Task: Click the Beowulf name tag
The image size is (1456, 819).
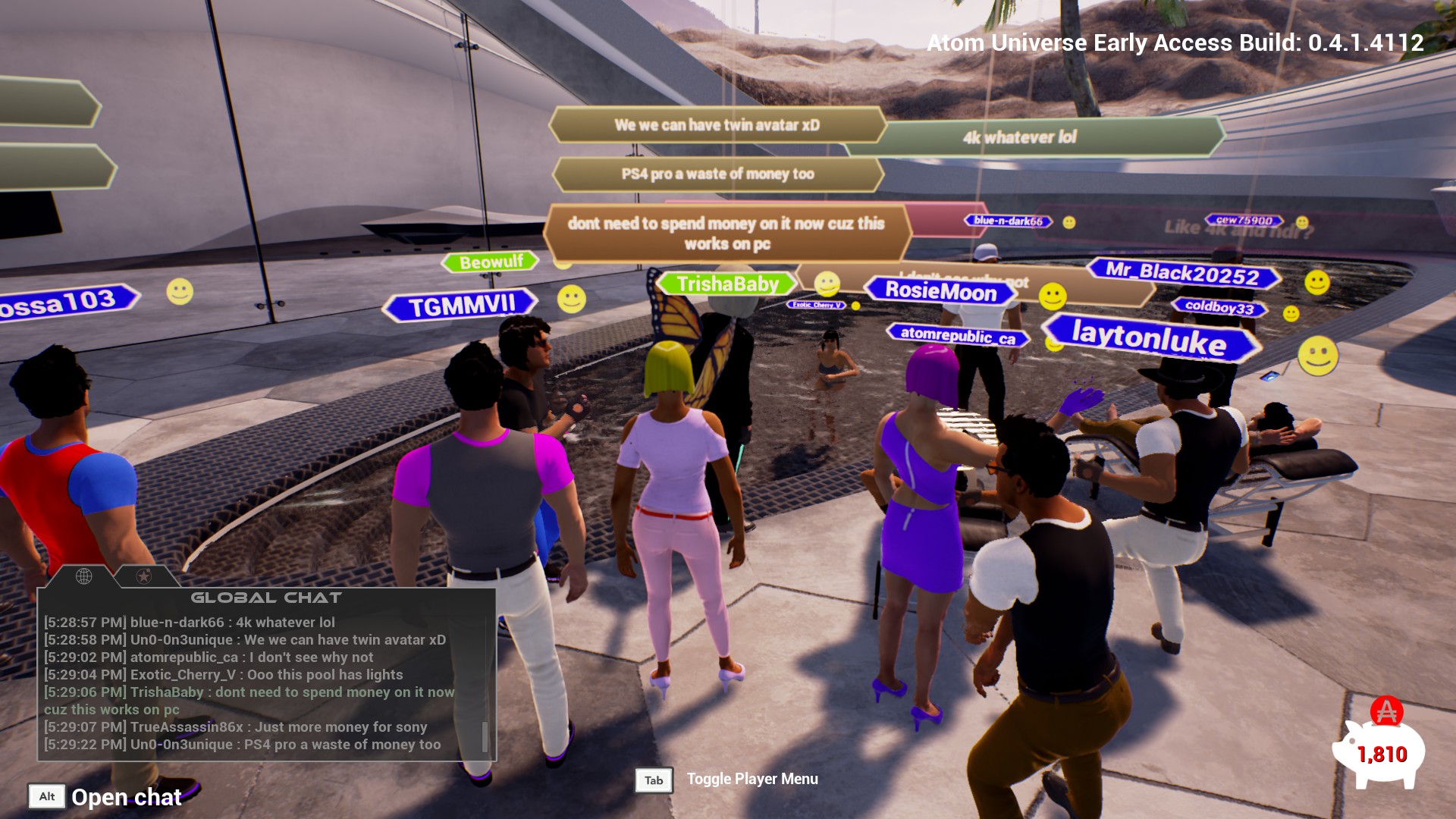Action: 491,262
